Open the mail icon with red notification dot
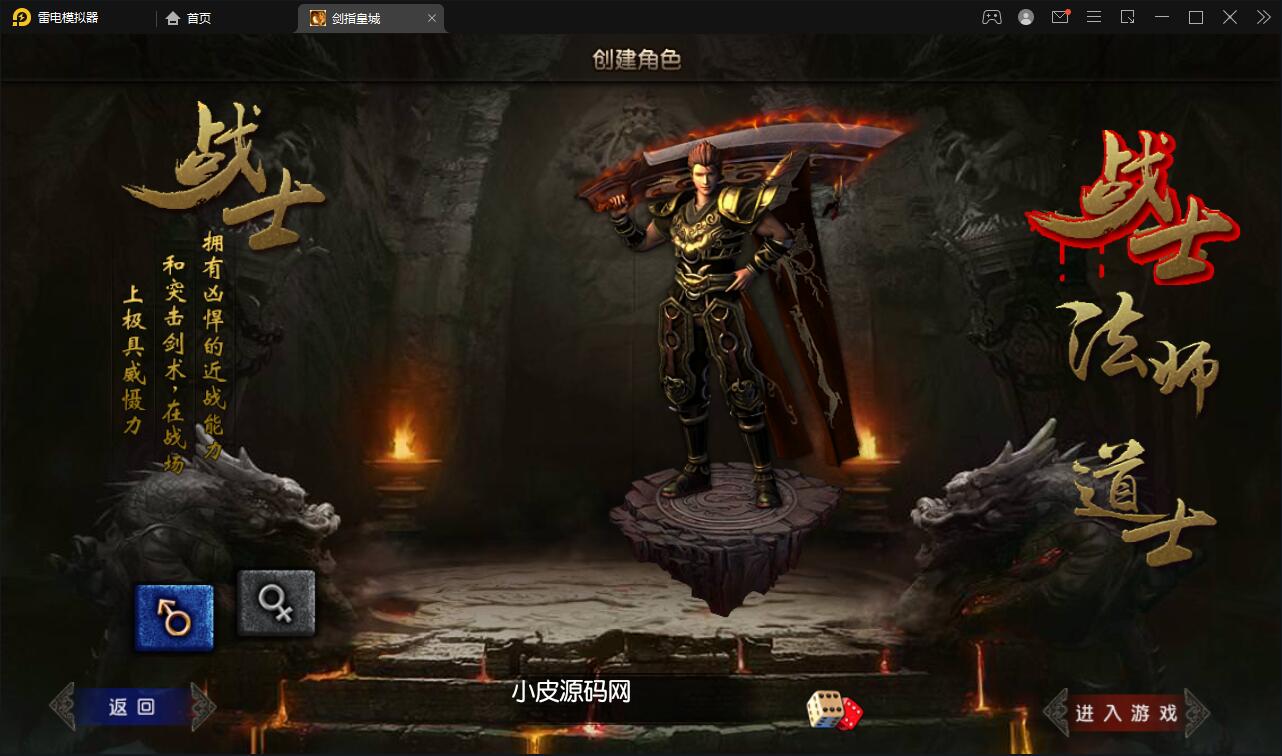Screen dimensions: 1282x756 click(x=1060, y=17)
